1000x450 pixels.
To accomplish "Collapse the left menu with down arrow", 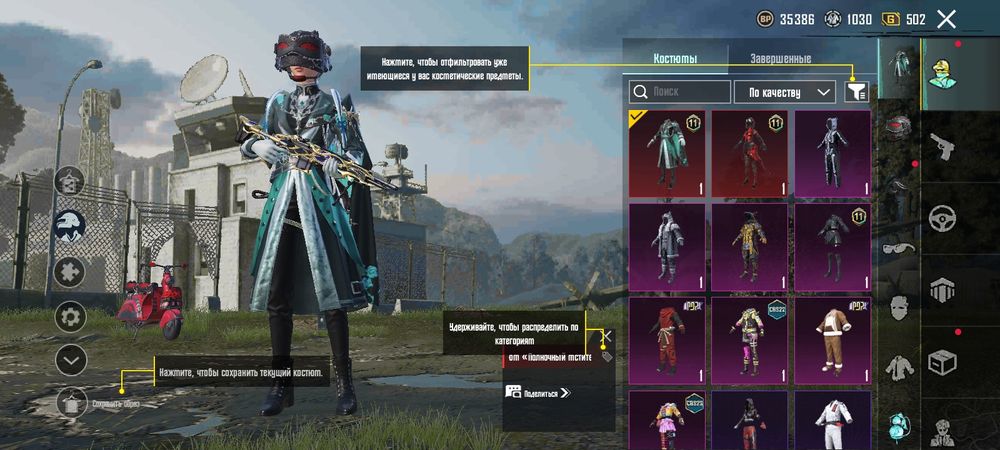I will (x=70, y=359).
